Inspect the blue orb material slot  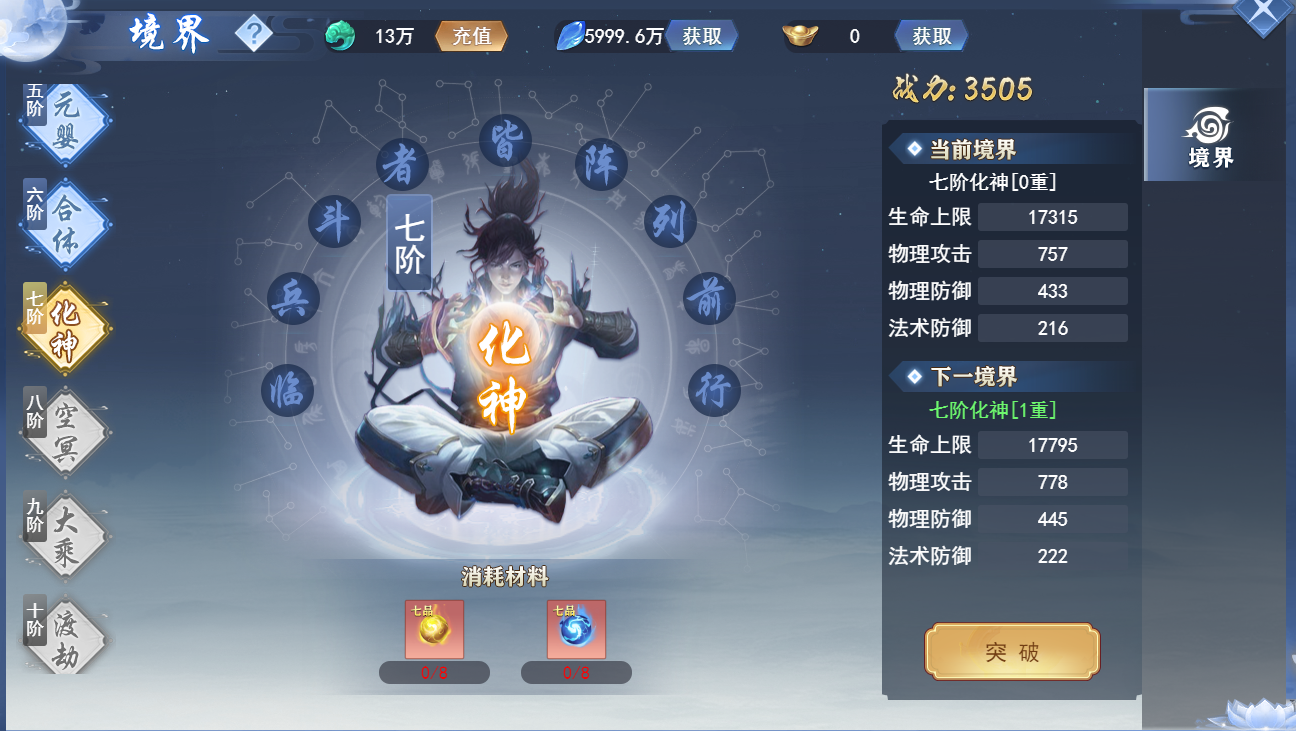(576, 629)
